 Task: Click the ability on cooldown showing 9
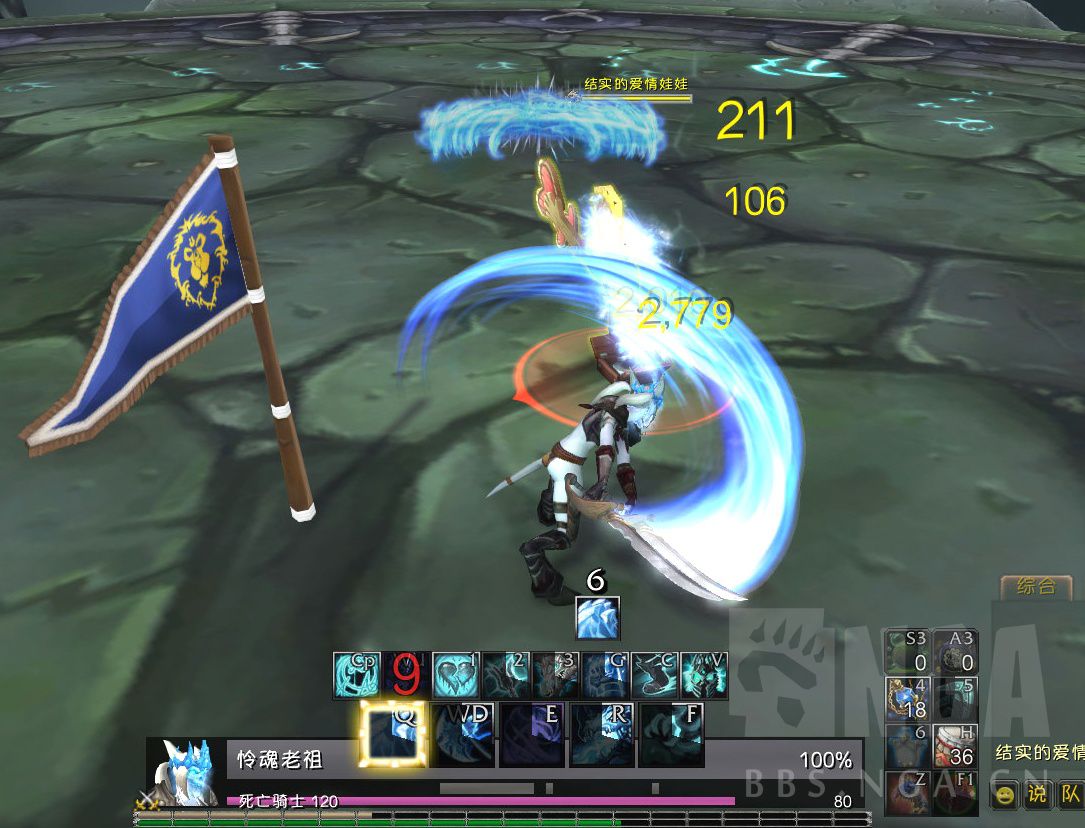pyautogui.click(x=406, y=675)
